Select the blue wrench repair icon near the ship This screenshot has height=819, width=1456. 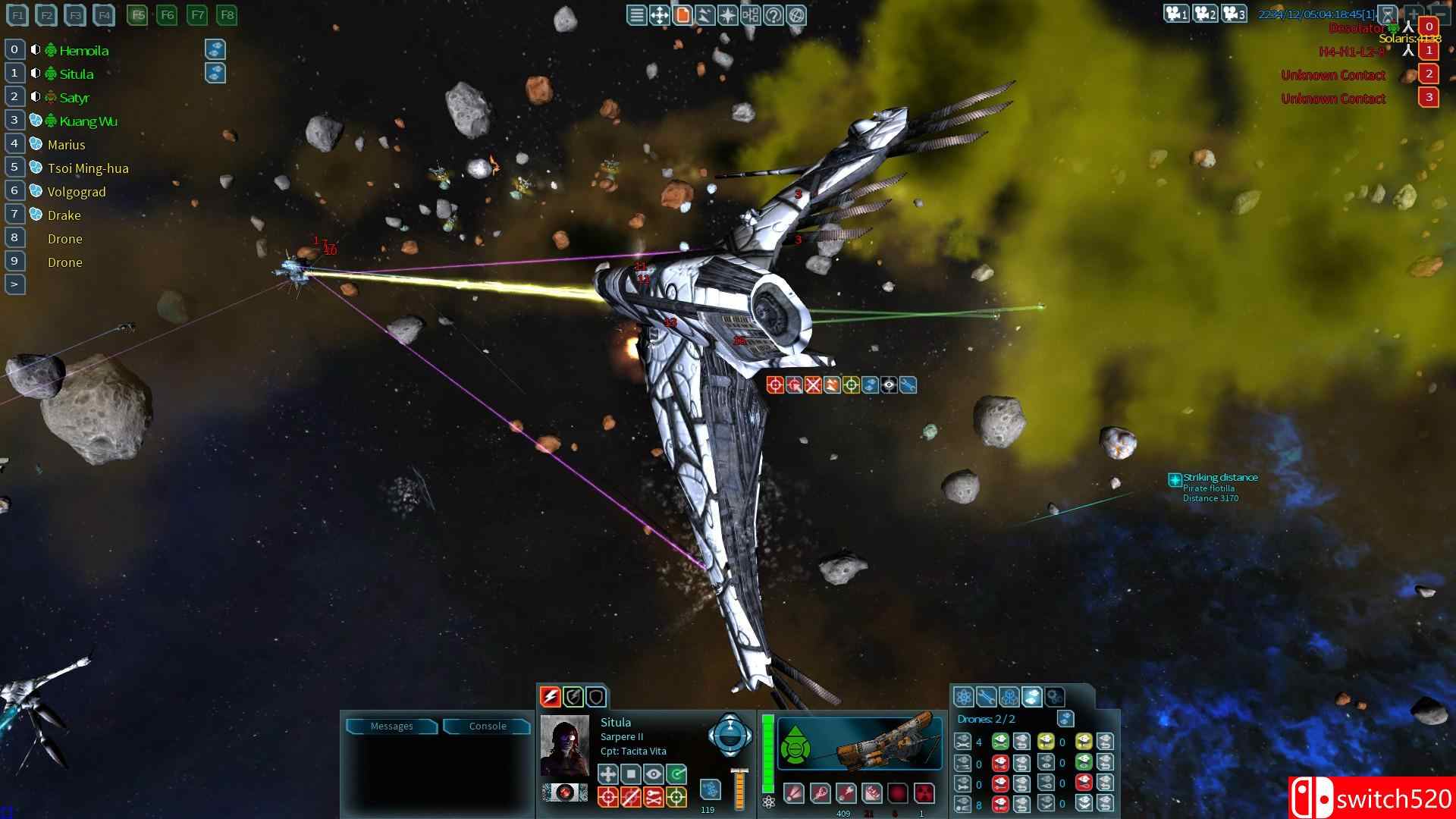click(908, 384)
